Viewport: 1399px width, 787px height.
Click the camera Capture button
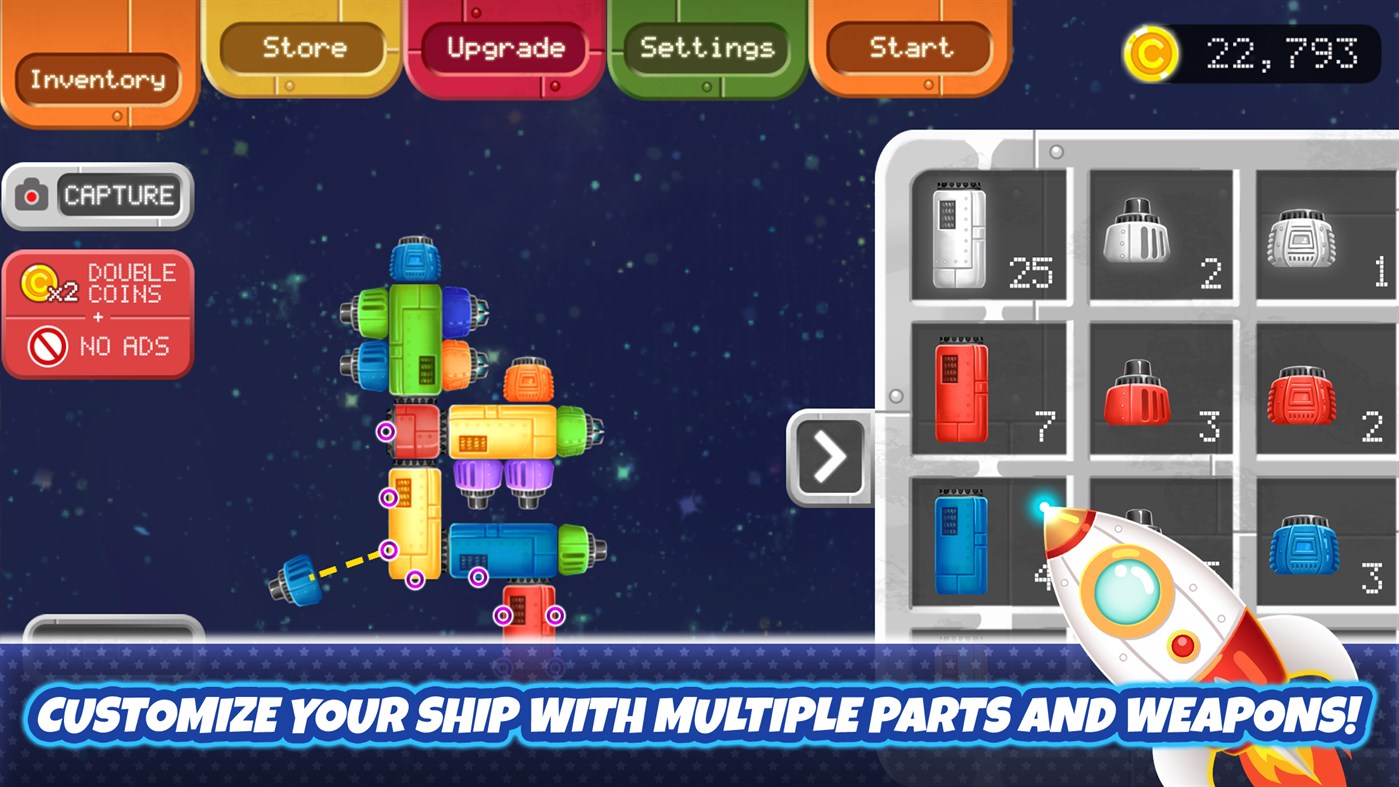(x=97, y=196)
